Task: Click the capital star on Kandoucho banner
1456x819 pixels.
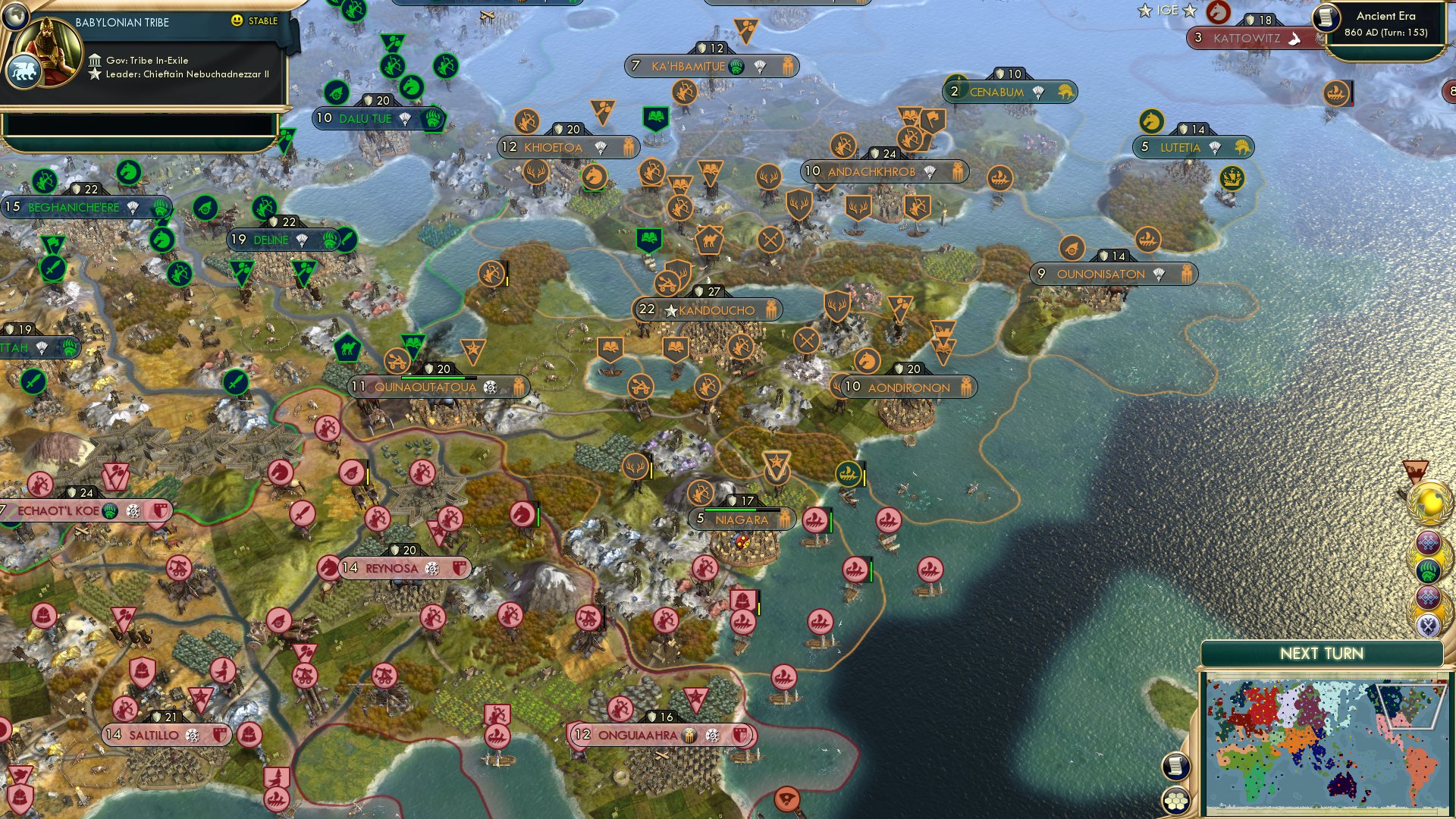Action: coord(670,309)
